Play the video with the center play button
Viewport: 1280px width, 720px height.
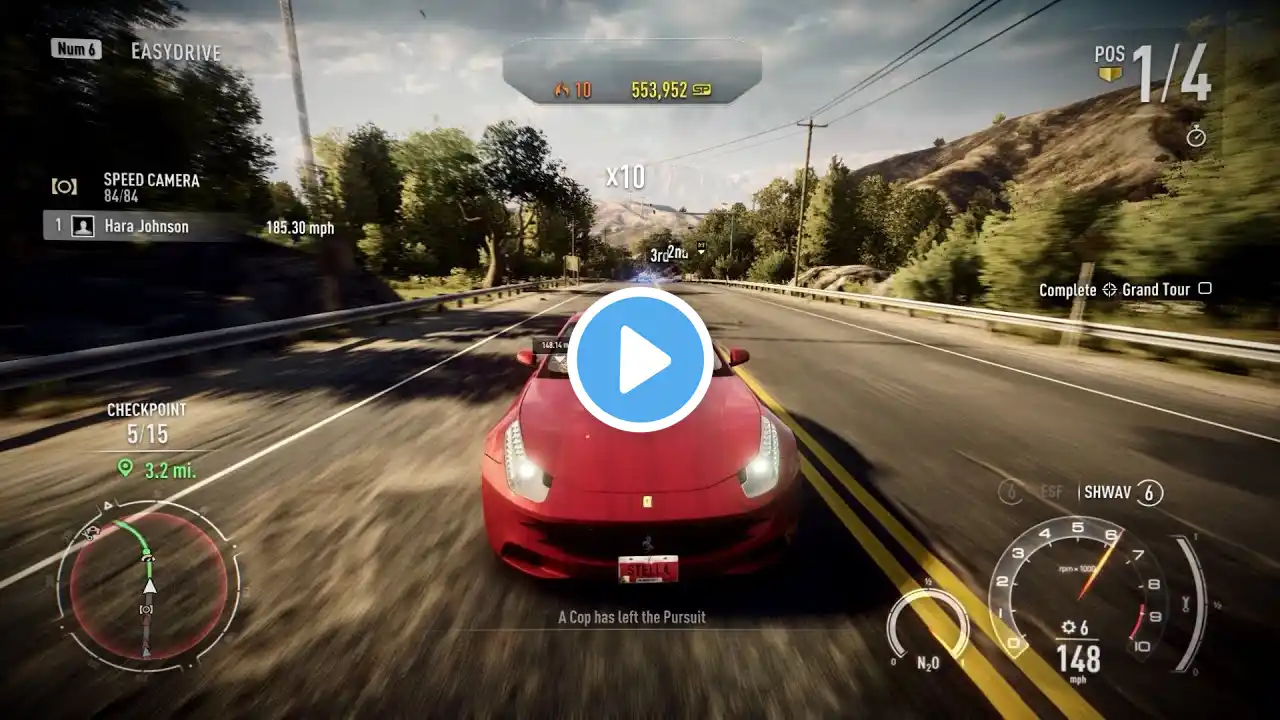click(x=640, y=360)
